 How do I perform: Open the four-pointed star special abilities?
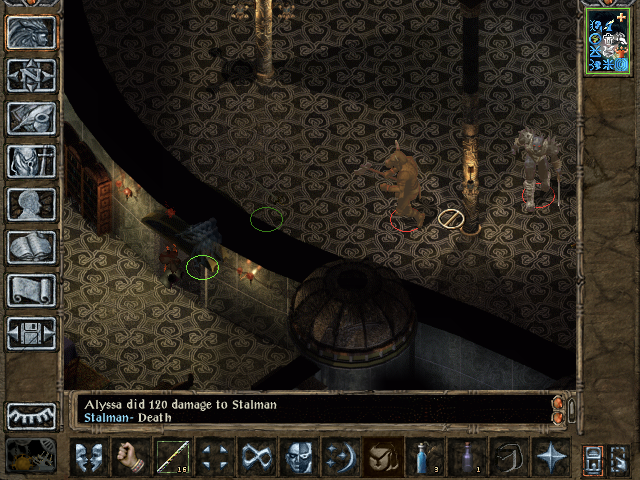551,457
